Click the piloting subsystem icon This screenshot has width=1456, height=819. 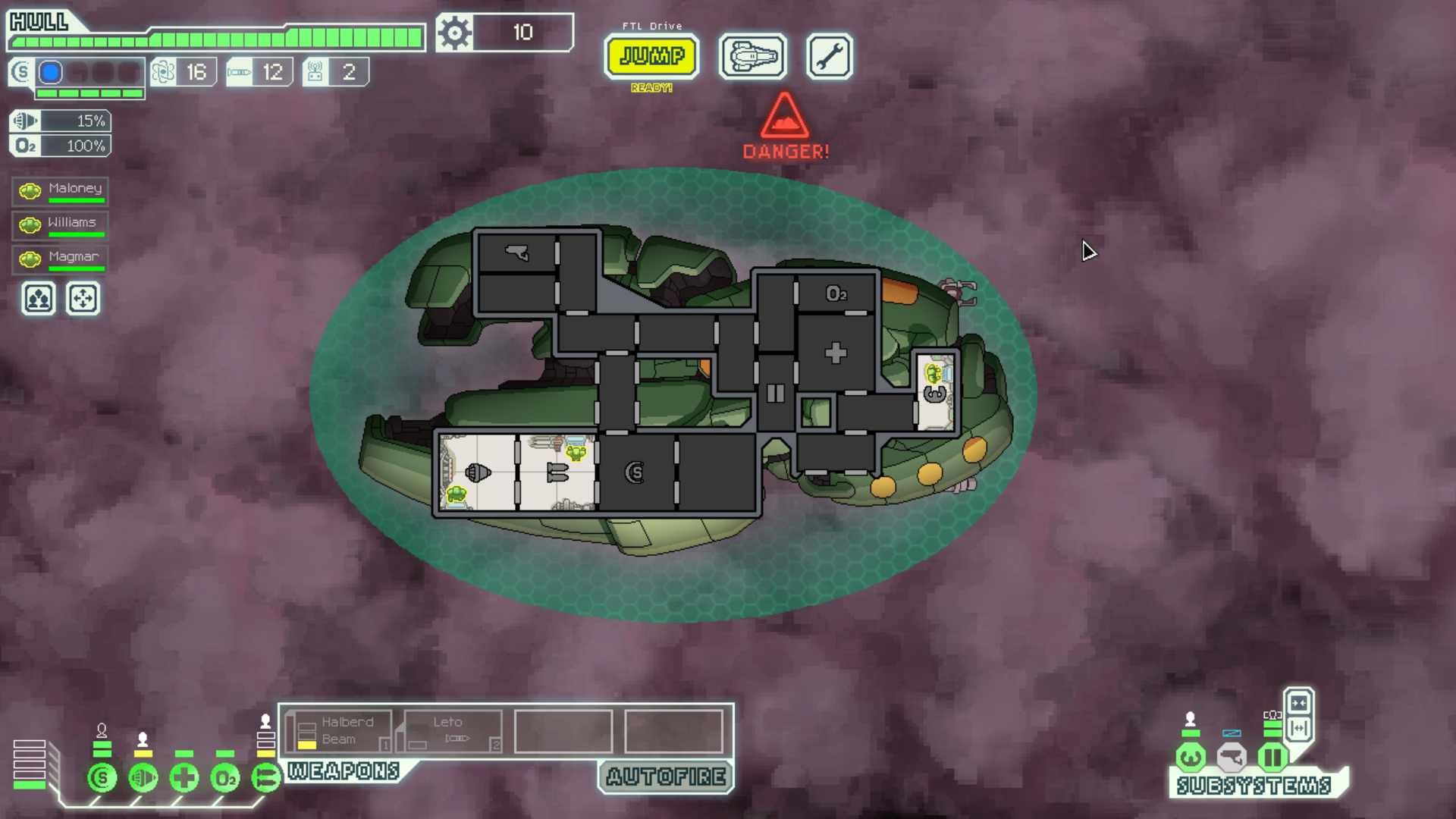point(1191,756)
